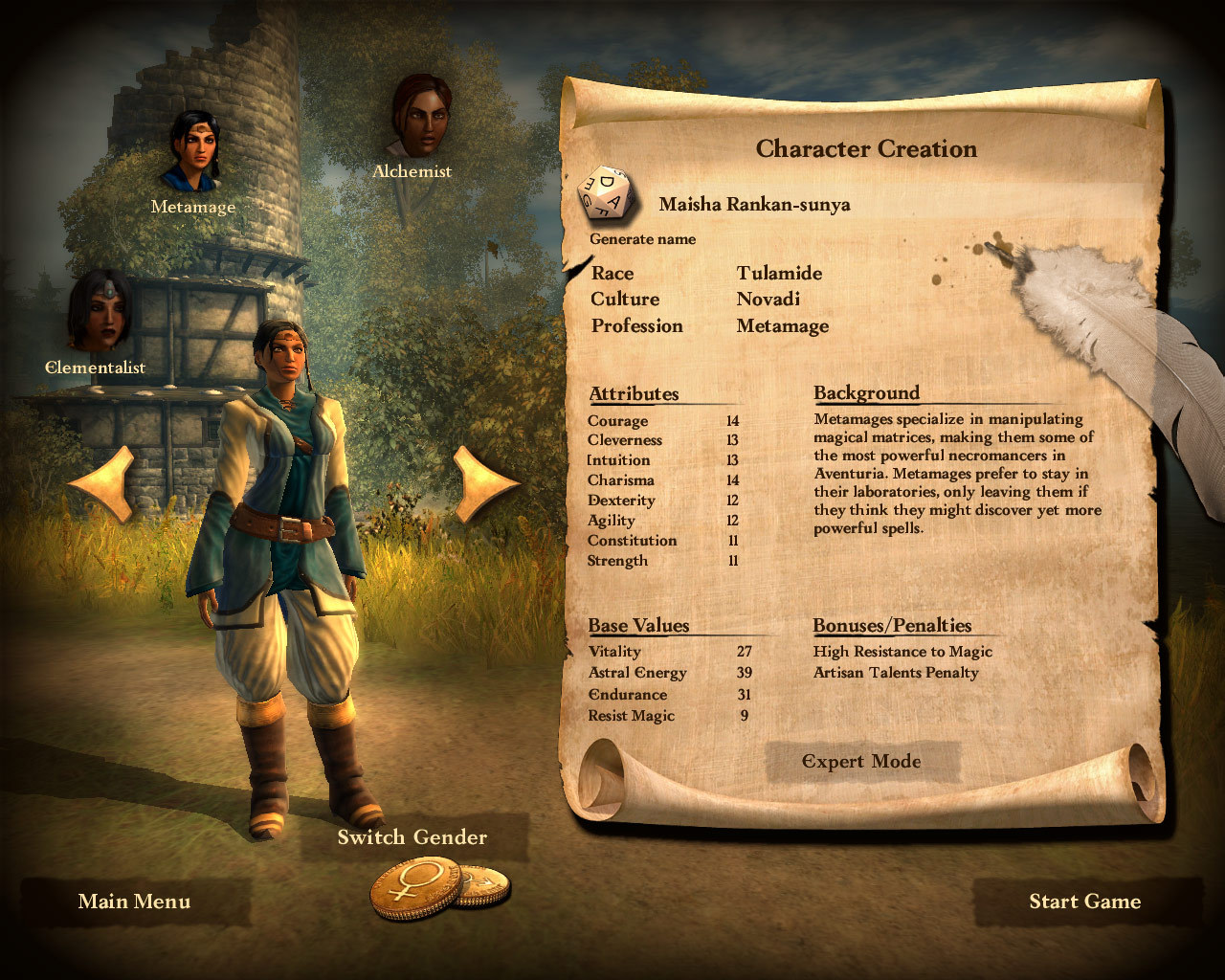Click the Switch Gender coins
This screenshot has height=980, width=1225.
pyautogui.click(x=438, y=888)
